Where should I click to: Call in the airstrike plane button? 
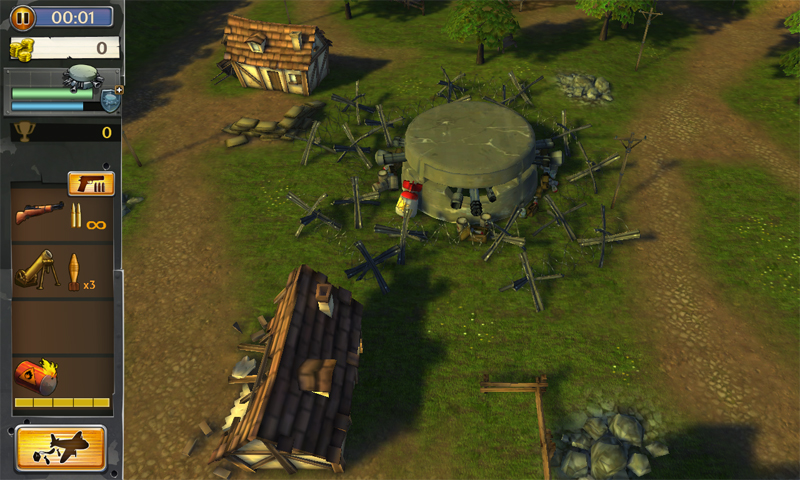pos(61,447)
